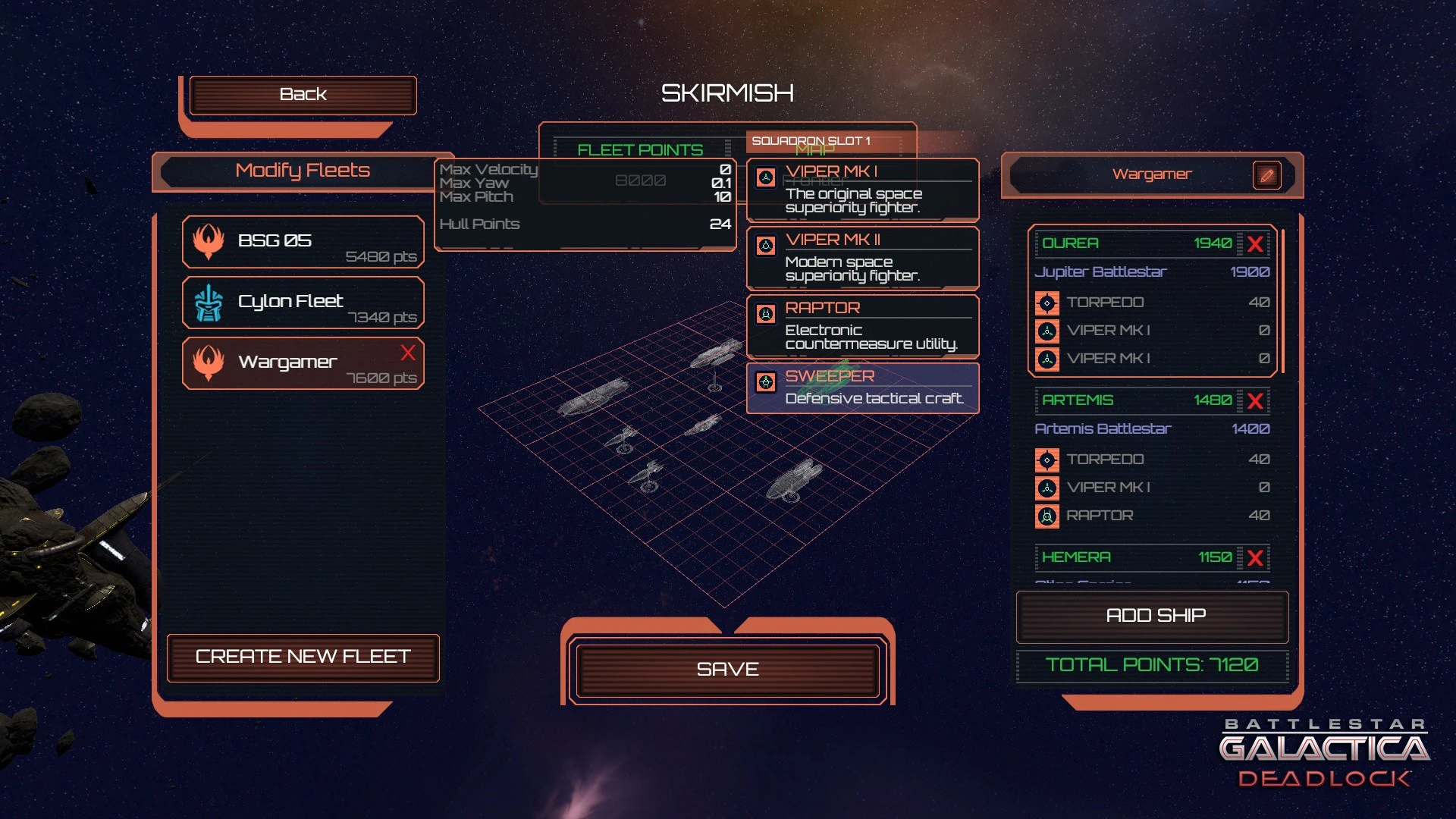Edit the Wargamer fleet name

click(x=1266, y=175)
